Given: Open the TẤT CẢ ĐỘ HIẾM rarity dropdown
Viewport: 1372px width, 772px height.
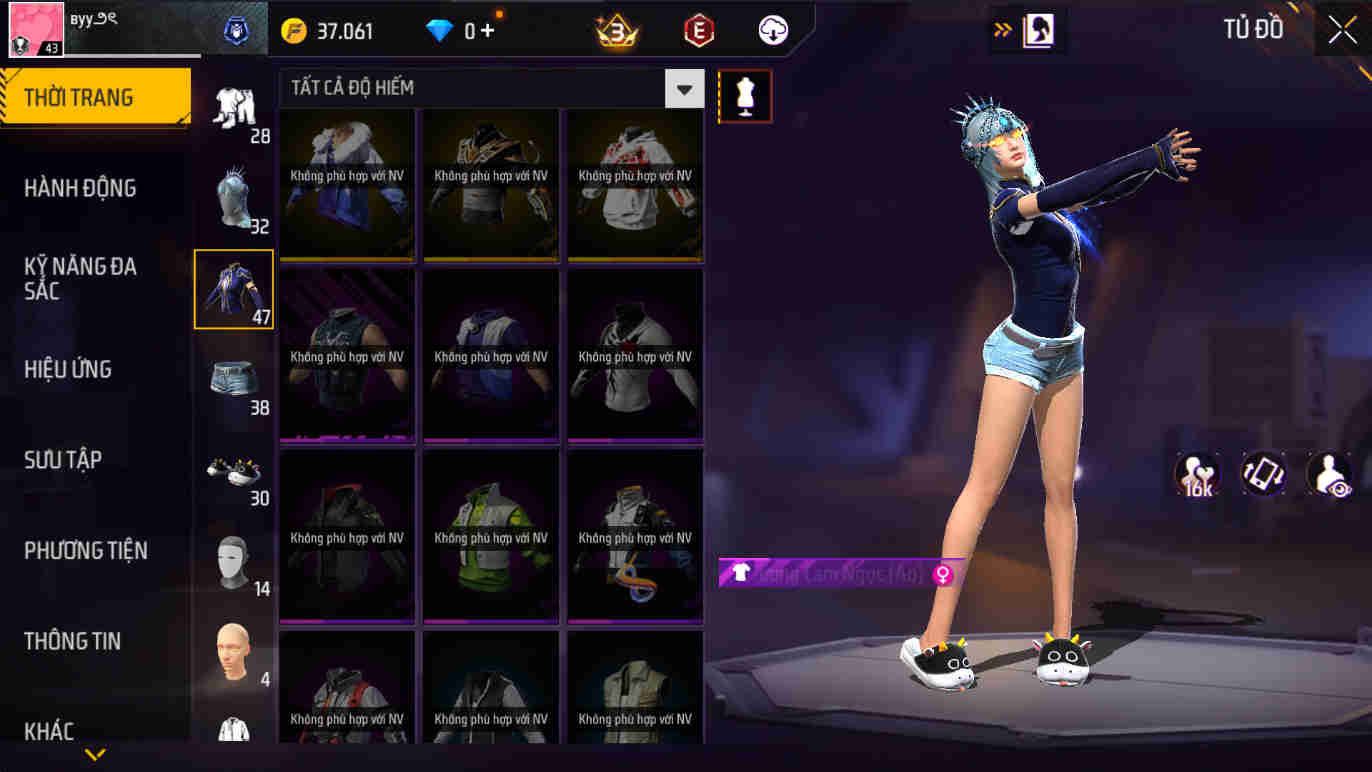Looking at the screenshot, I should click(684, 89).
